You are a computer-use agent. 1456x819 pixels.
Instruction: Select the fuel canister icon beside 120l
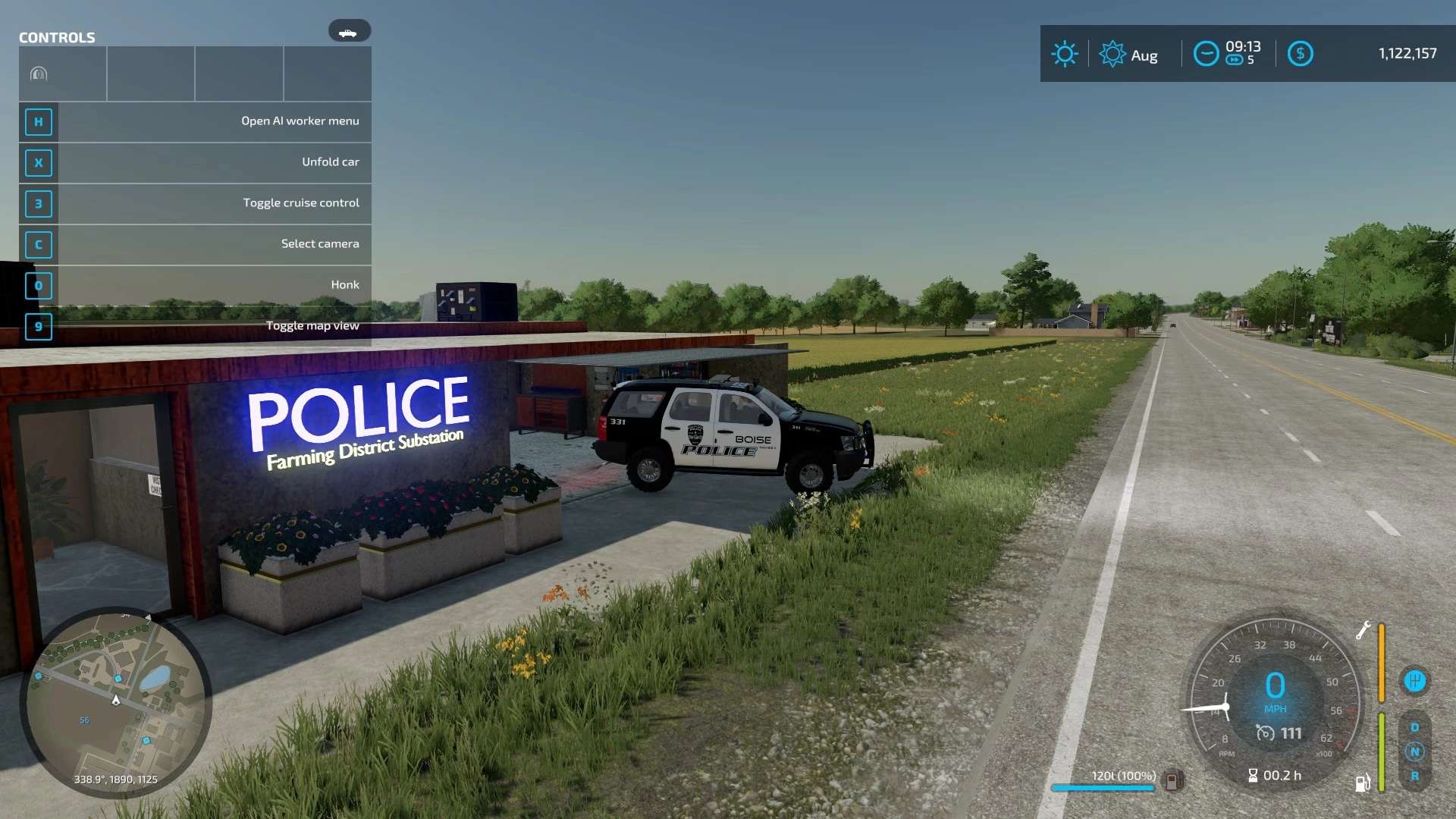(x=1172, y=780)
